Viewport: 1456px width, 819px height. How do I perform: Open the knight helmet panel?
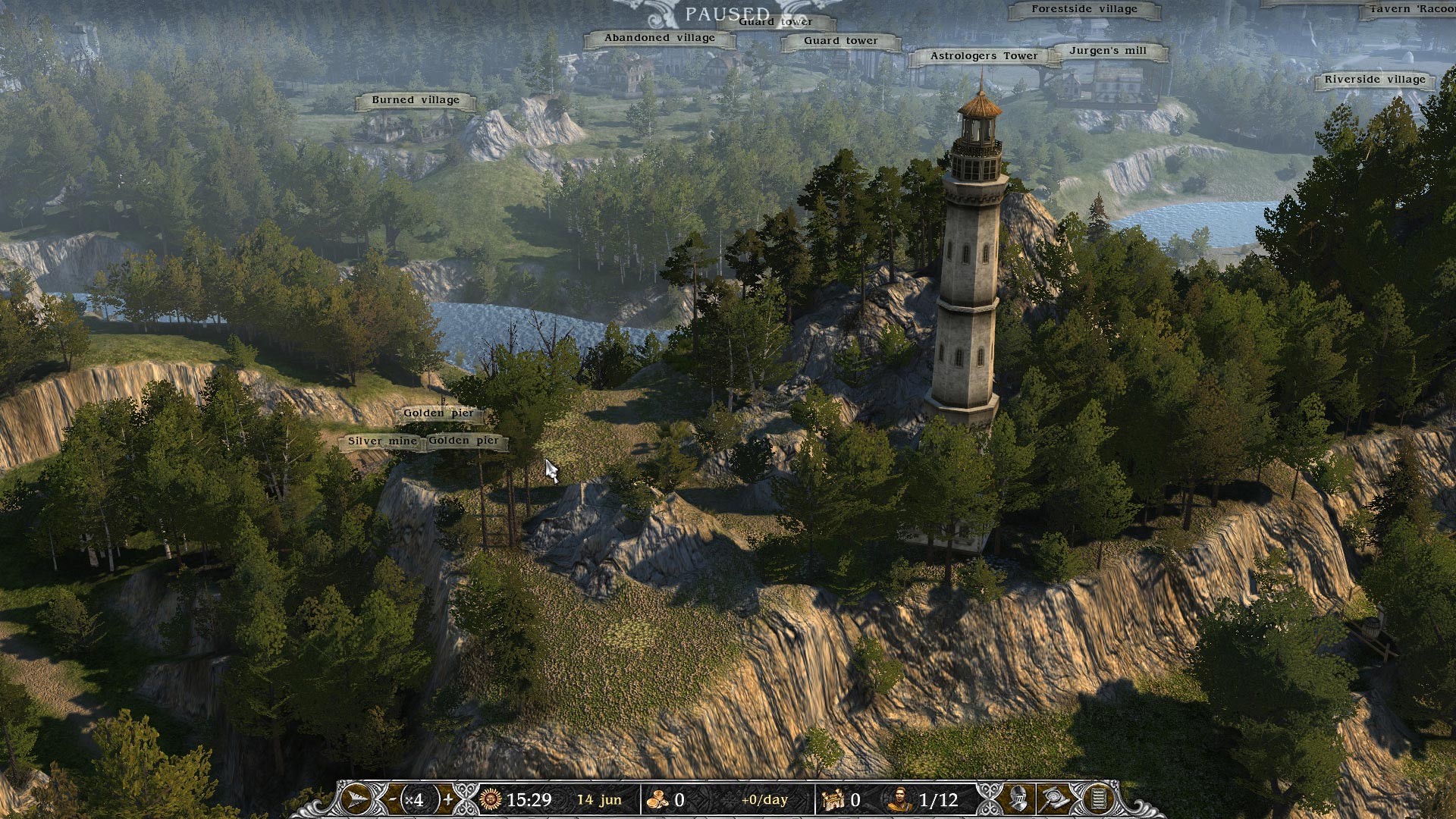point(1018,799)
